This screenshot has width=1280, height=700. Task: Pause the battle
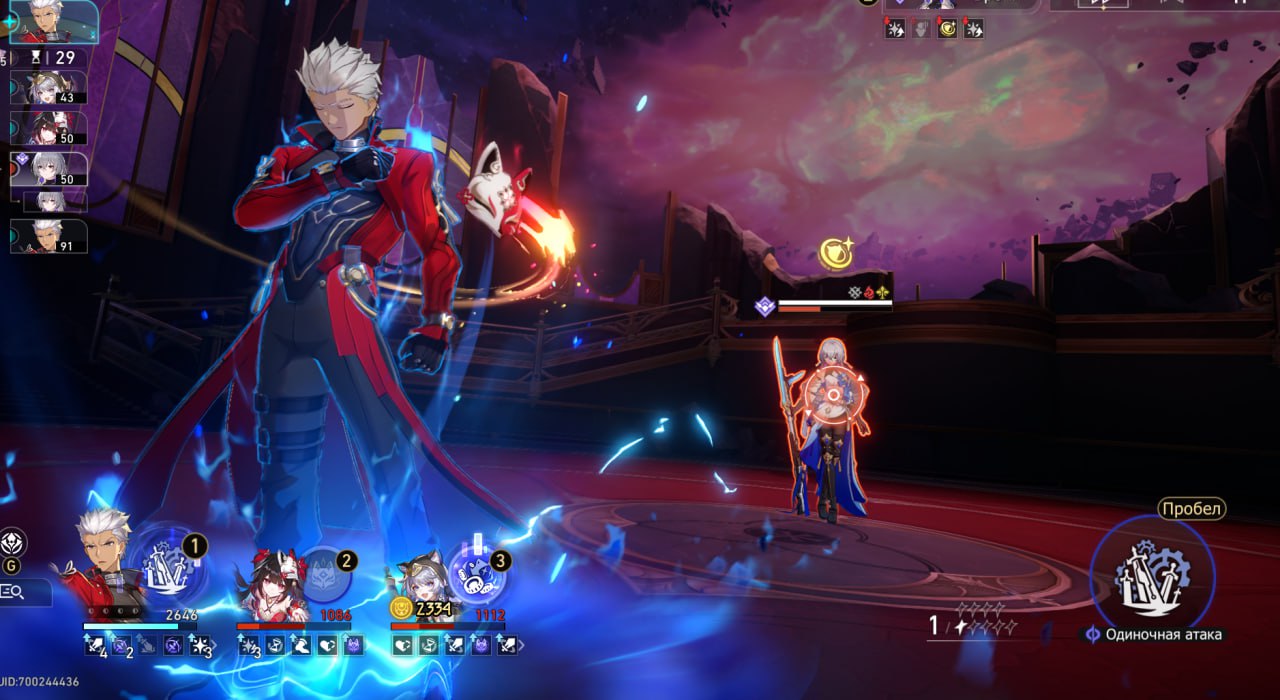1240,3
